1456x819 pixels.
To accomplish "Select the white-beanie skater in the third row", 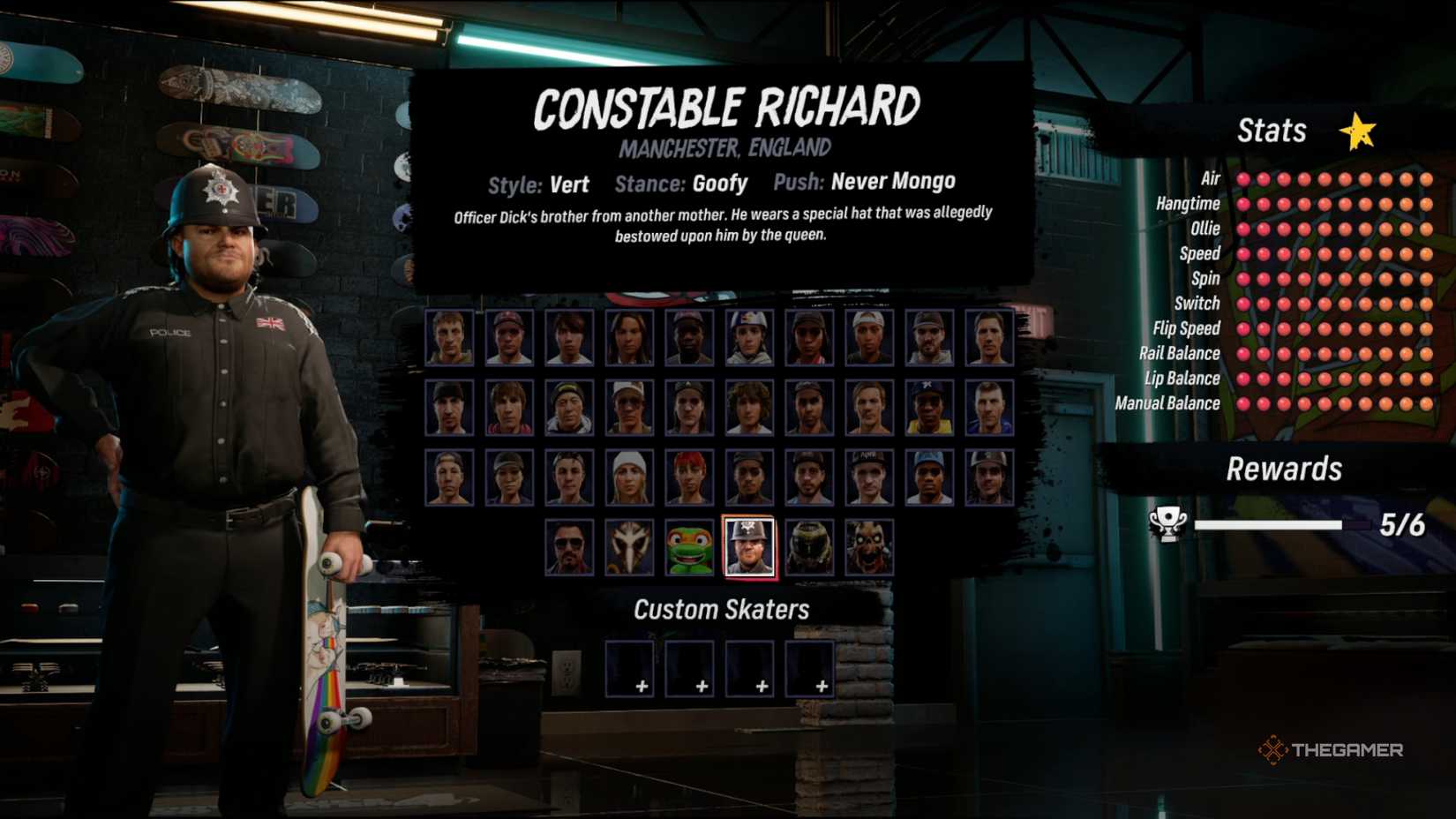I will [x=631, y=477].
